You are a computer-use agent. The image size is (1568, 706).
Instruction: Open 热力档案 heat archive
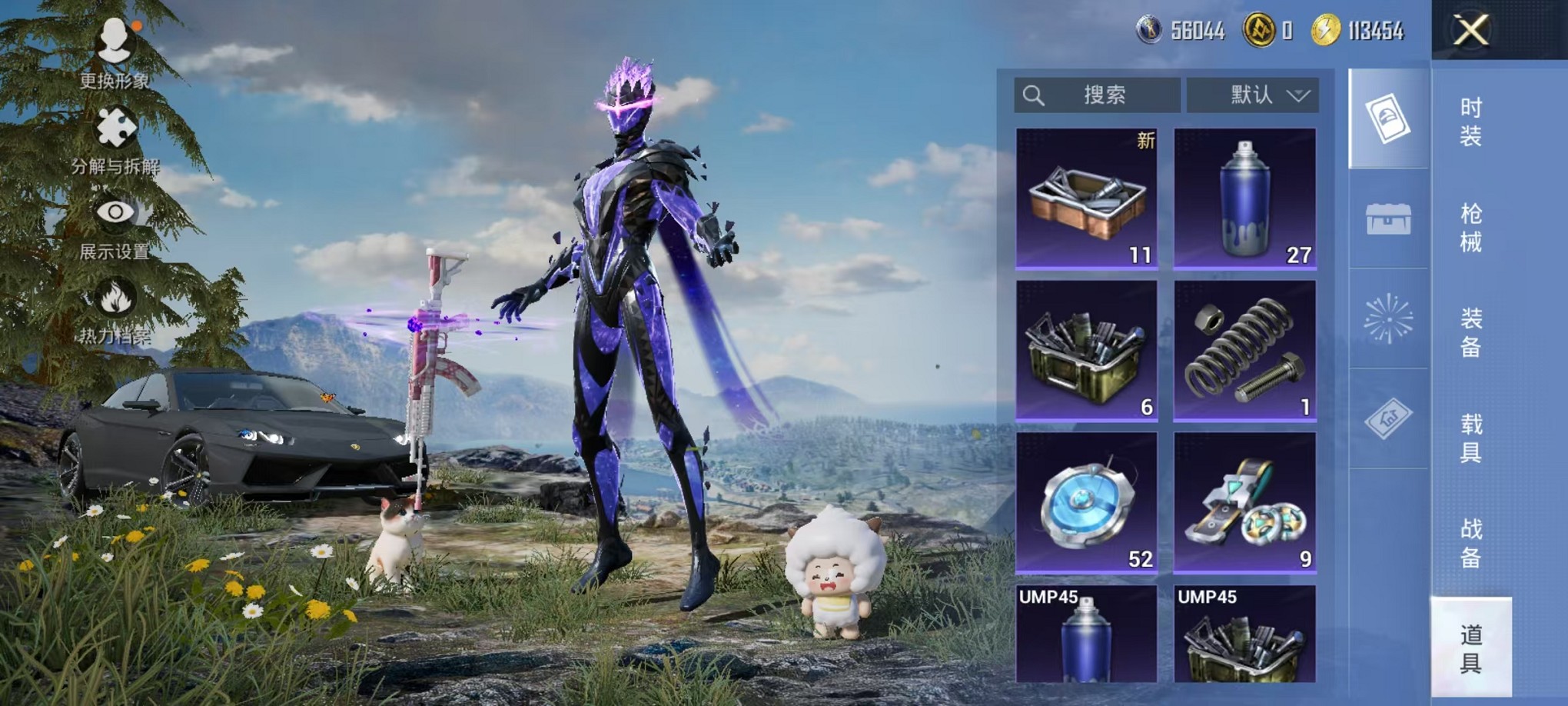(115, 310)
